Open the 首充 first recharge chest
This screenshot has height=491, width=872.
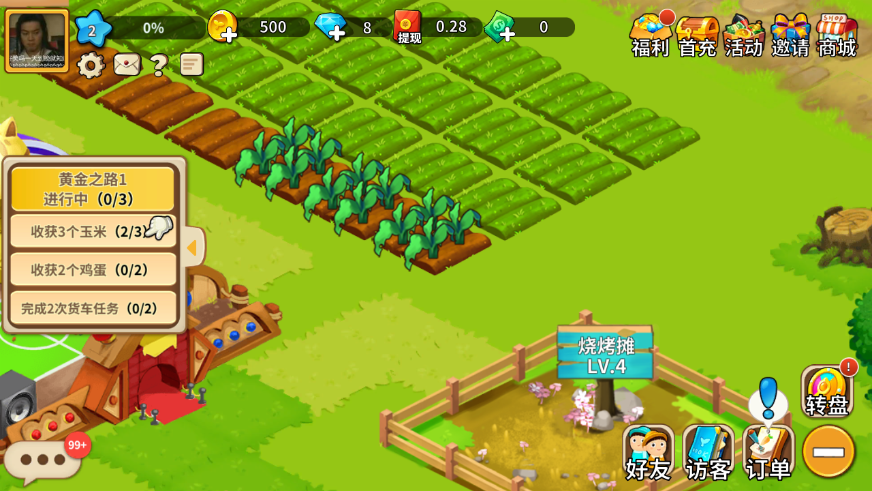[x=697, y=35]
